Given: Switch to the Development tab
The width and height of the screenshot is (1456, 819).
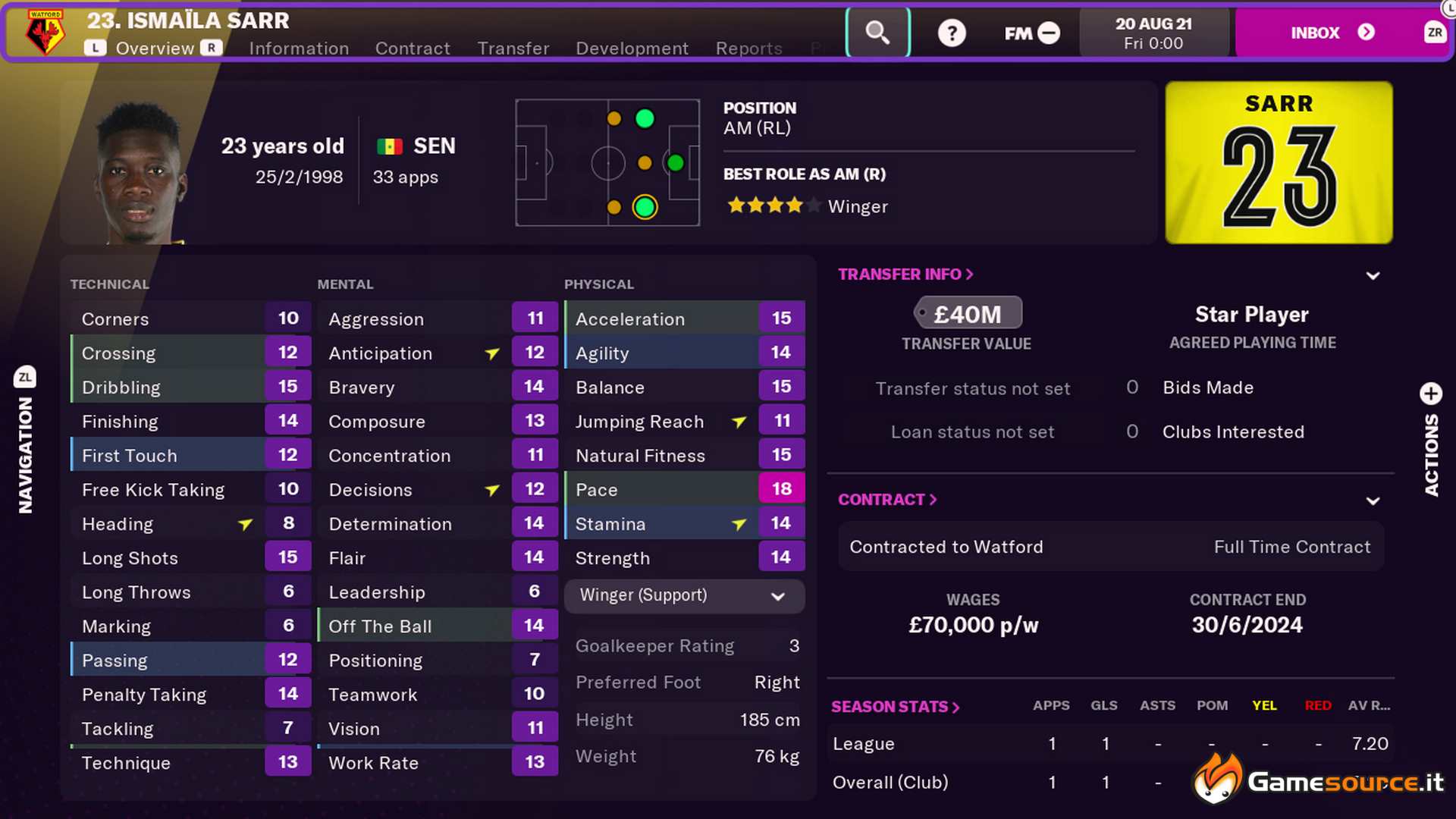Looking at the screenshot, I should click(632, 48).
